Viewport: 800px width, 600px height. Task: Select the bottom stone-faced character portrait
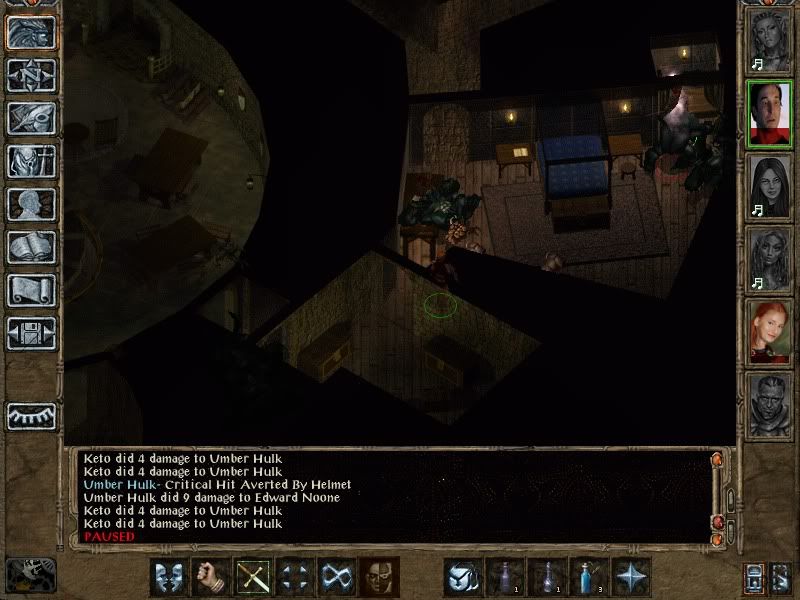click(770, 404)
